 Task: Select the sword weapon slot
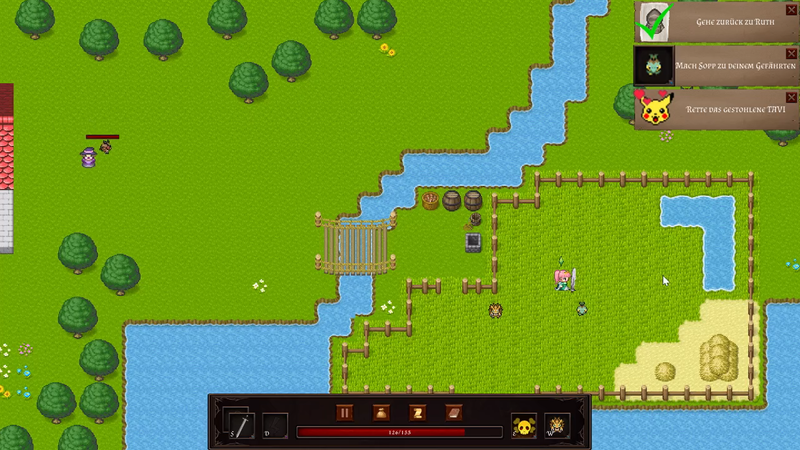[x=240, y=424]
